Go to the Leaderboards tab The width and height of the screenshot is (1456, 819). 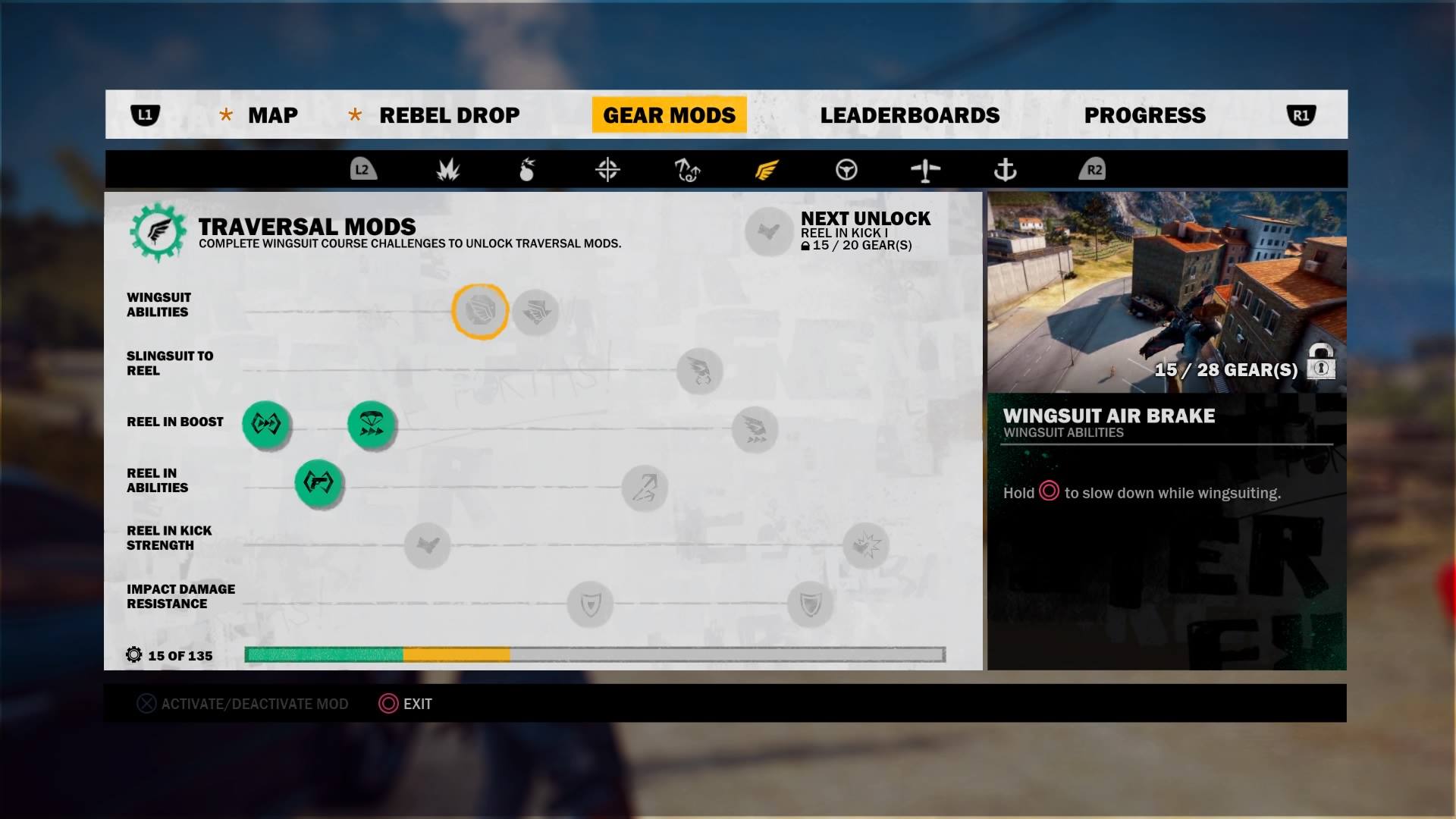coord(909,115)
